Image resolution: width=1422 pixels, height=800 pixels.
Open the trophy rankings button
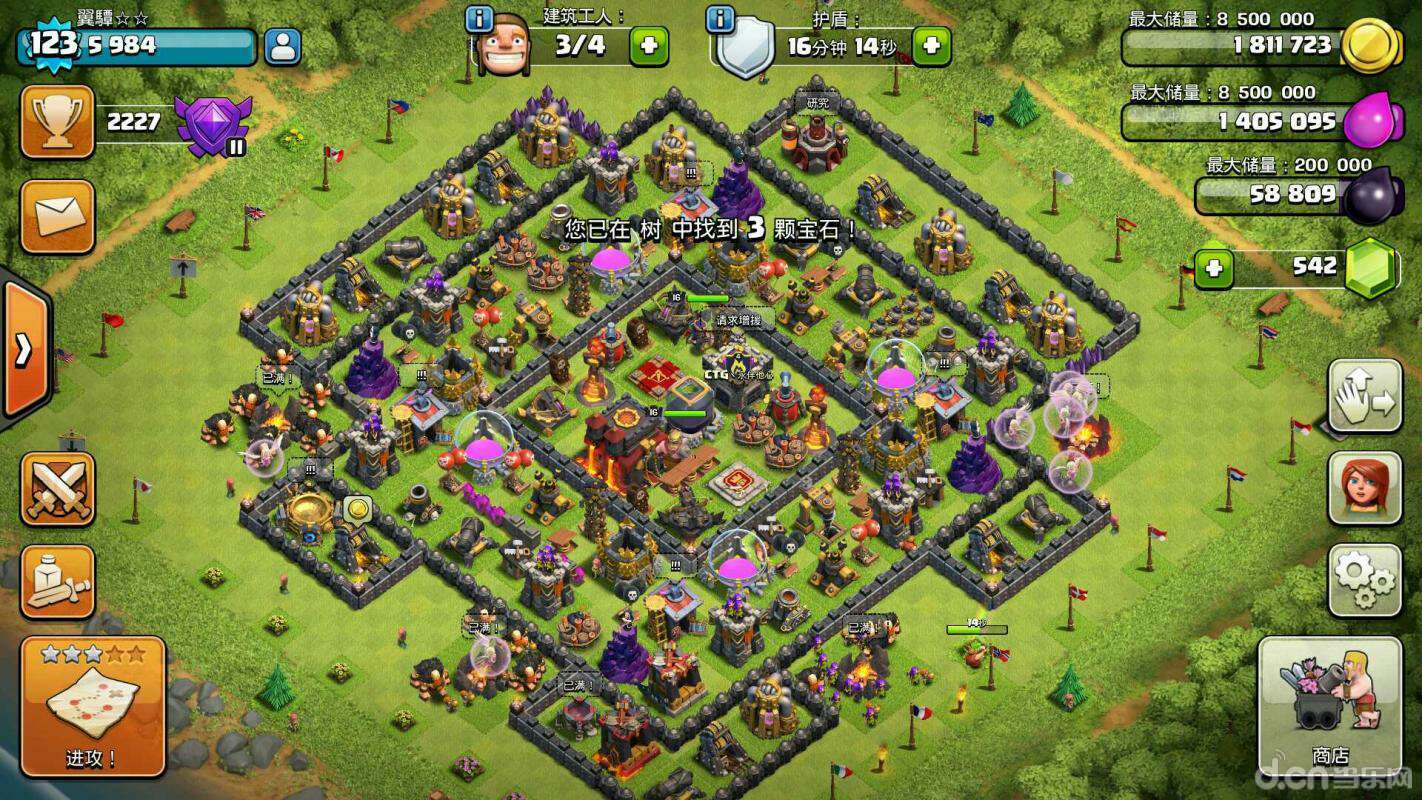[x=57, y=122]
